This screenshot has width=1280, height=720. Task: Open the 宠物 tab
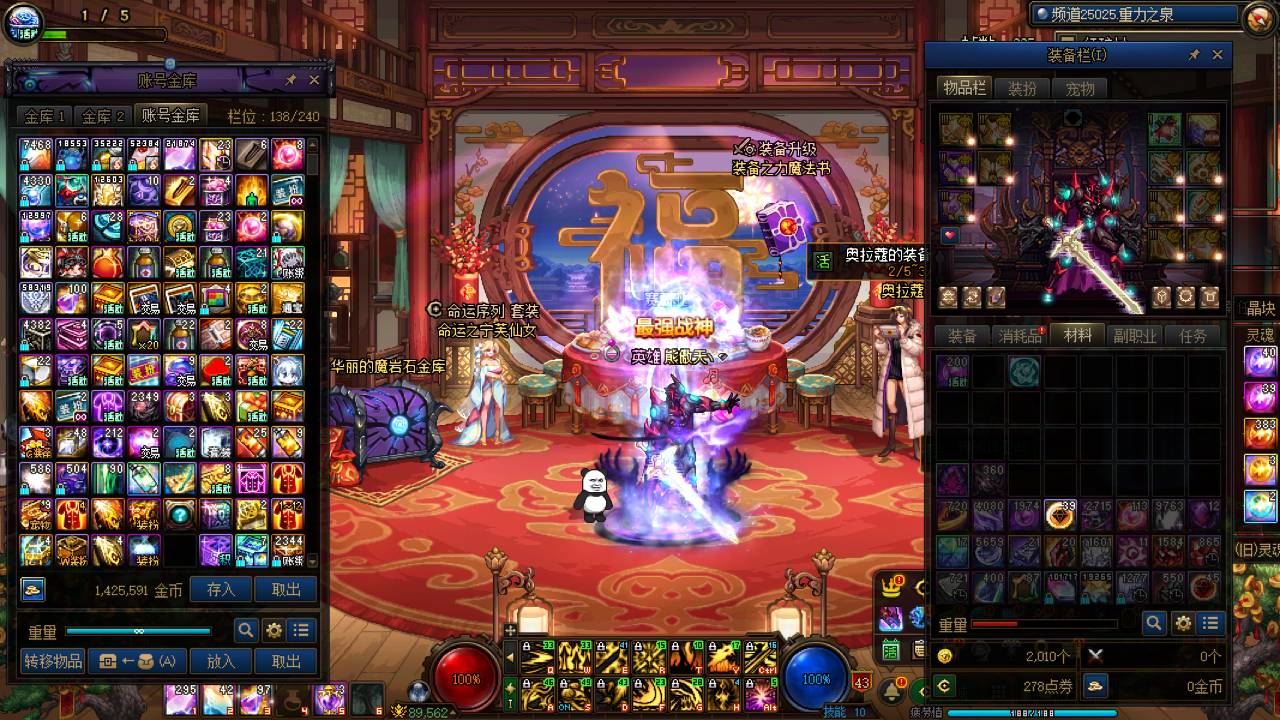[1080, 89]
